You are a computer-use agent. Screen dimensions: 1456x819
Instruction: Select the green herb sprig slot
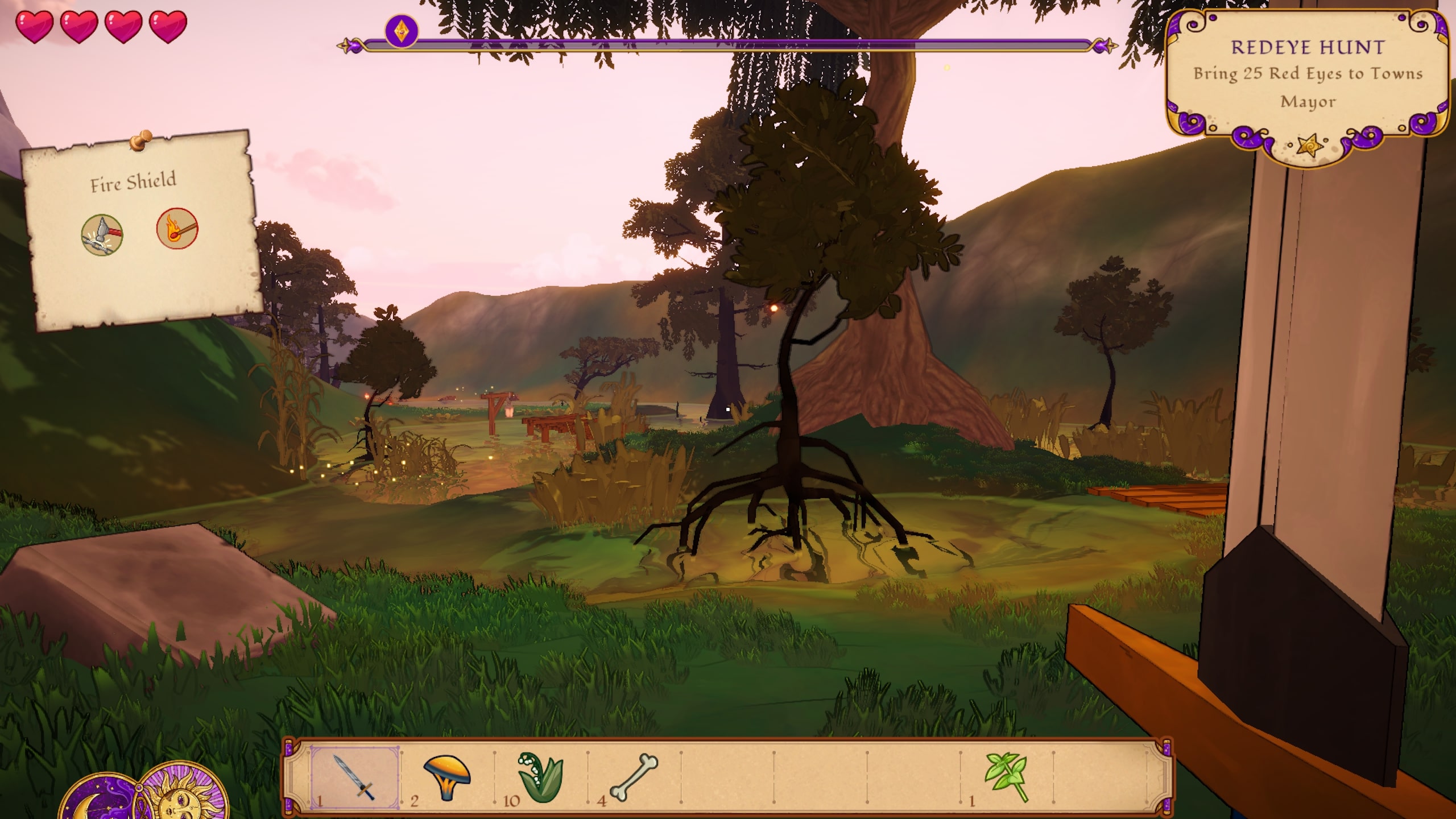click(x=1007, y=777)
